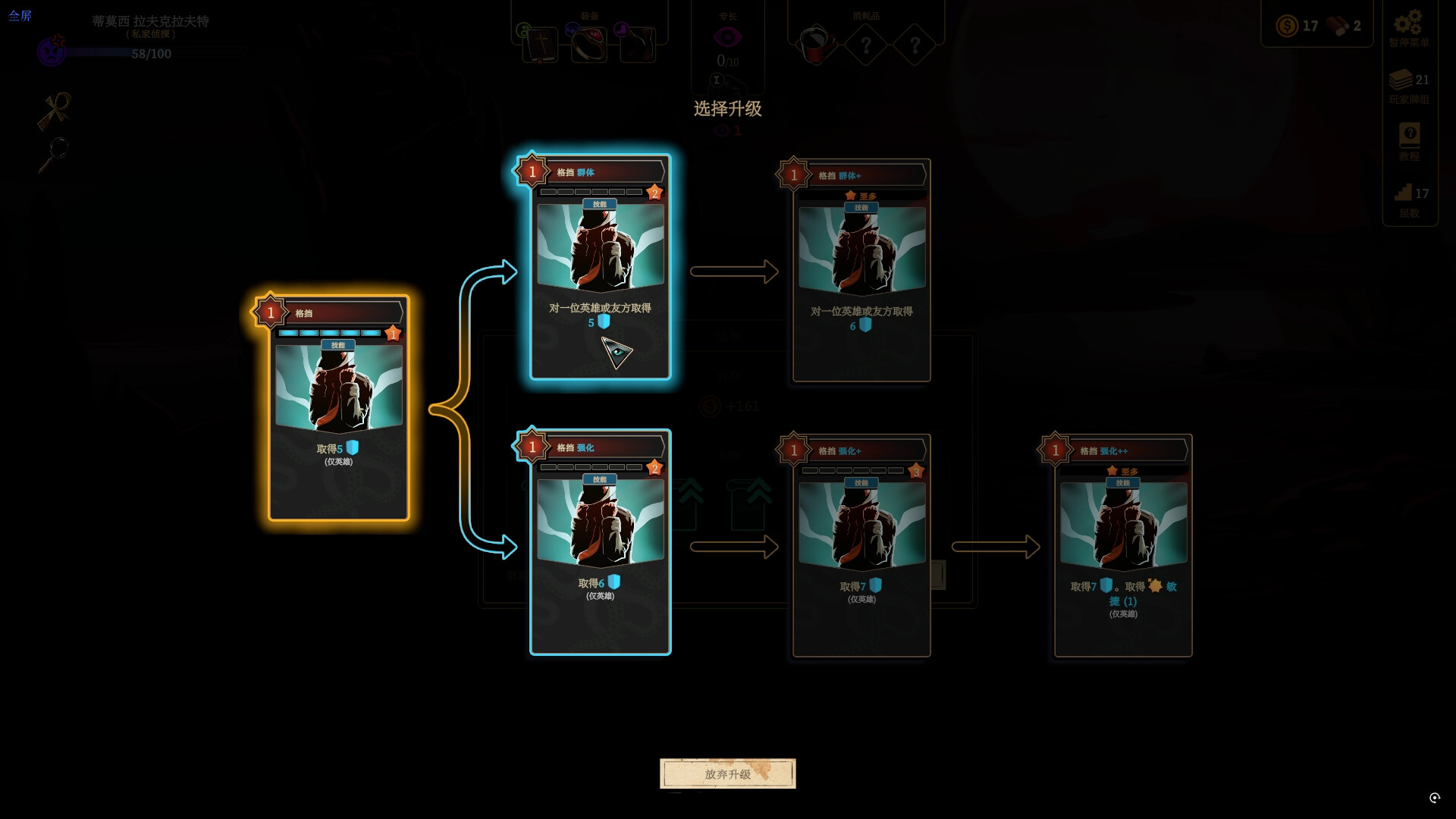Open the 层数 floor indicator
The image size is (1456, 819).
(1409, 200)
